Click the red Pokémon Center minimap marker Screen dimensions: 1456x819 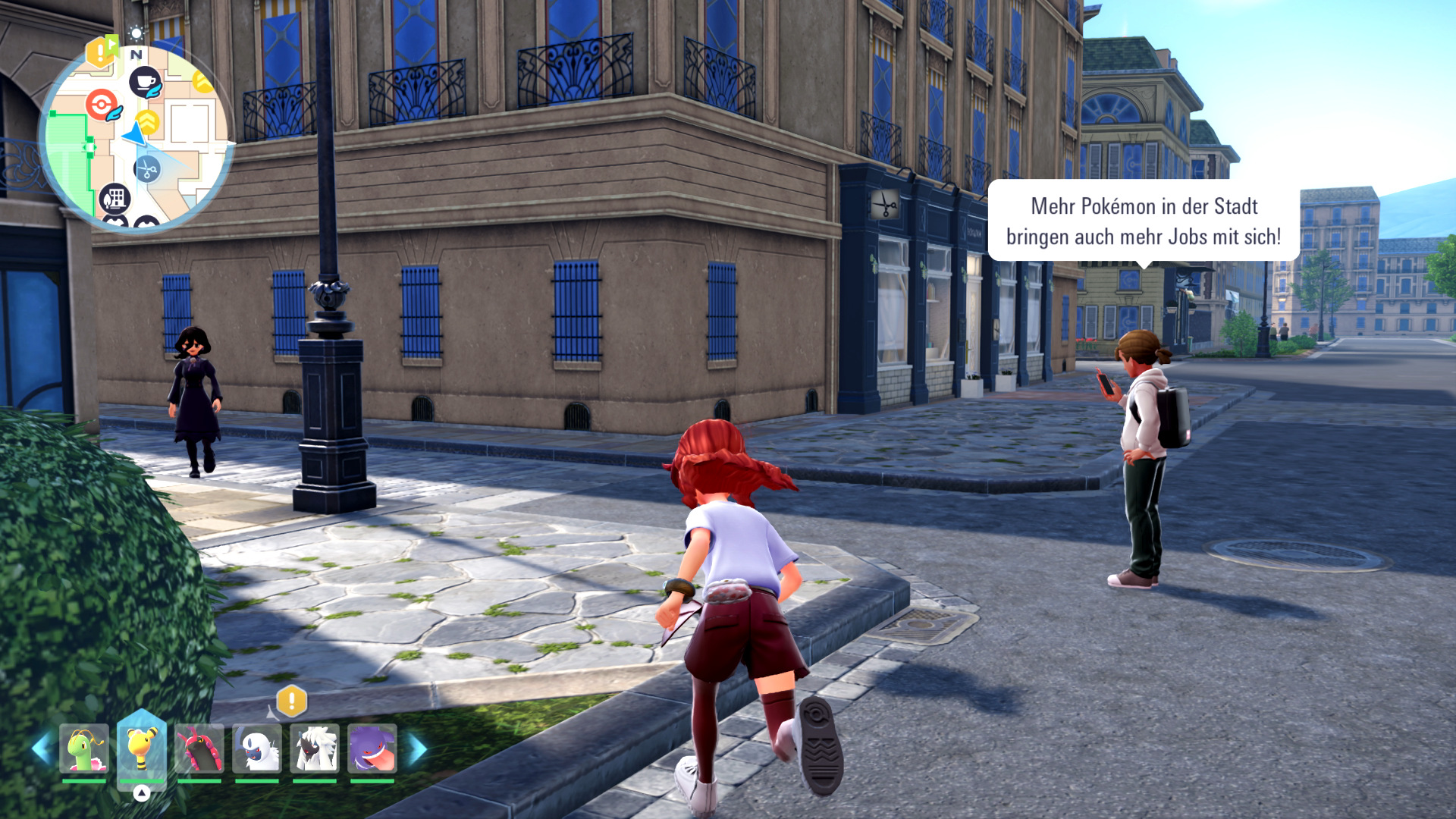(102, 105)
